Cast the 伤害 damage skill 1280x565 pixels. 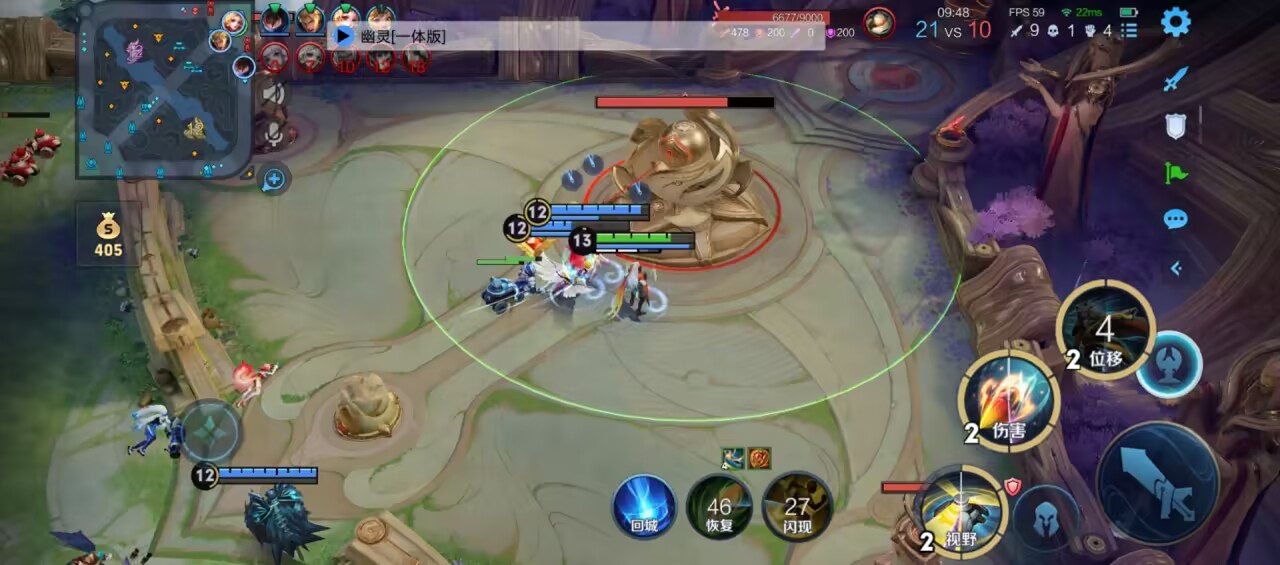(1008, 402)
